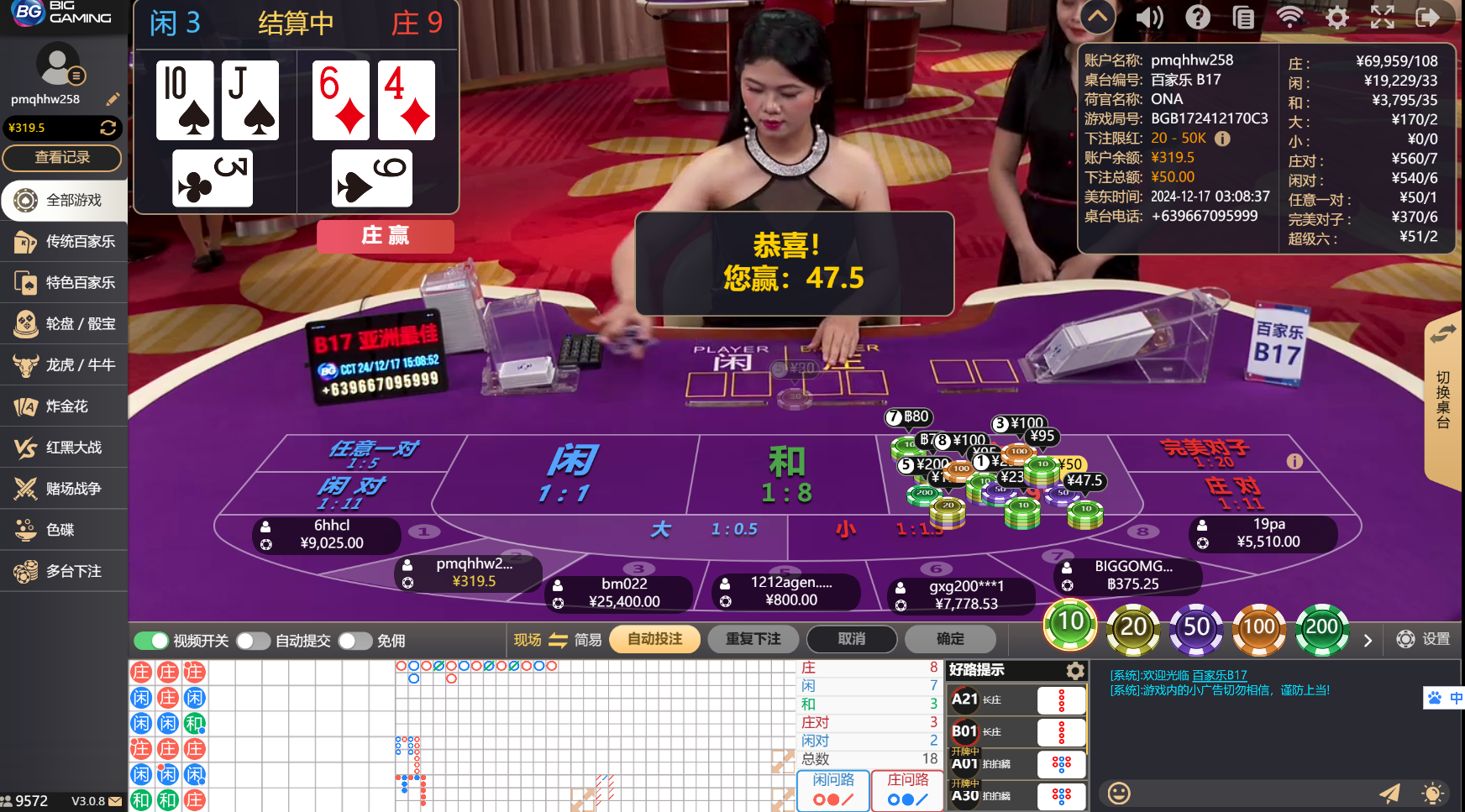Image resolution: width=1465 pixels, height=812 pixels.
Task: Open the game records panel
Action: 1243,17
